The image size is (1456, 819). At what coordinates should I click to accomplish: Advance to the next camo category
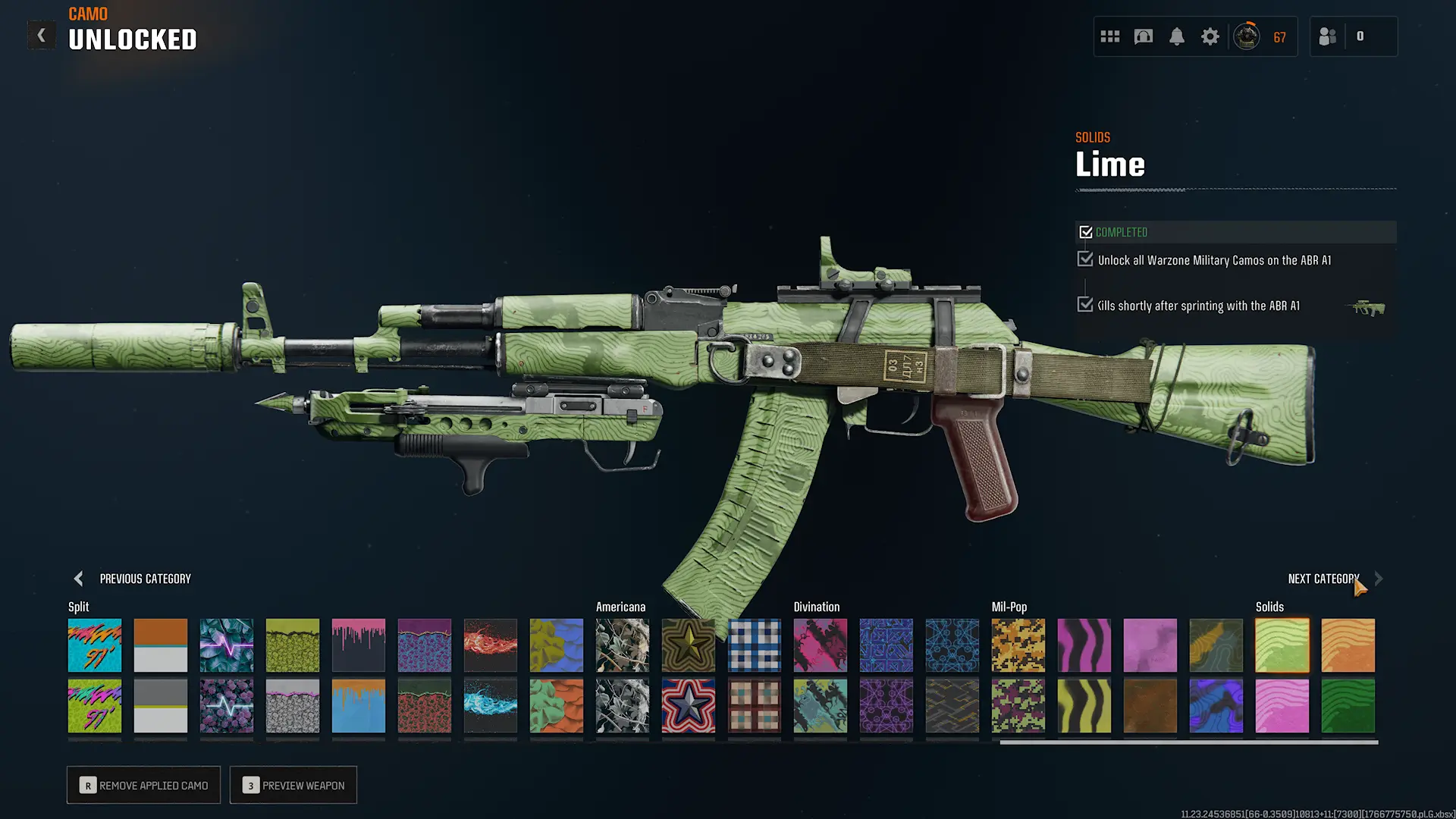pyautogui.click(x=1378, y=579)
